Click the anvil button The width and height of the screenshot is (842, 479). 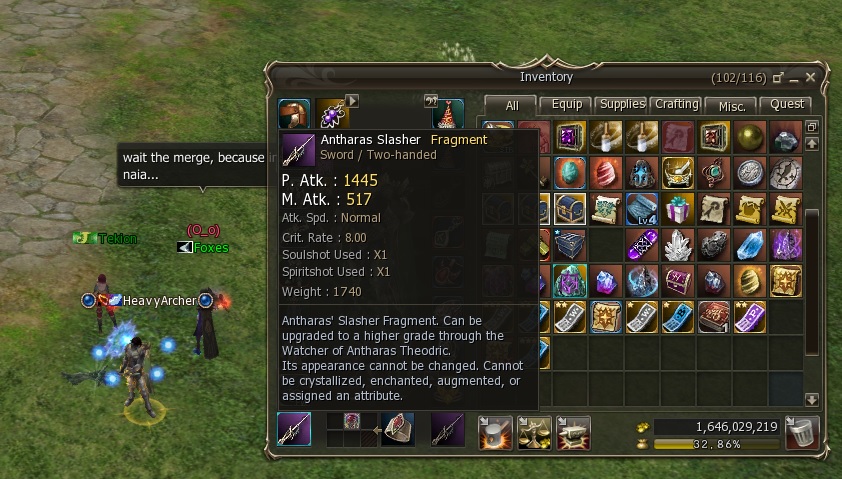pos(572,431)
